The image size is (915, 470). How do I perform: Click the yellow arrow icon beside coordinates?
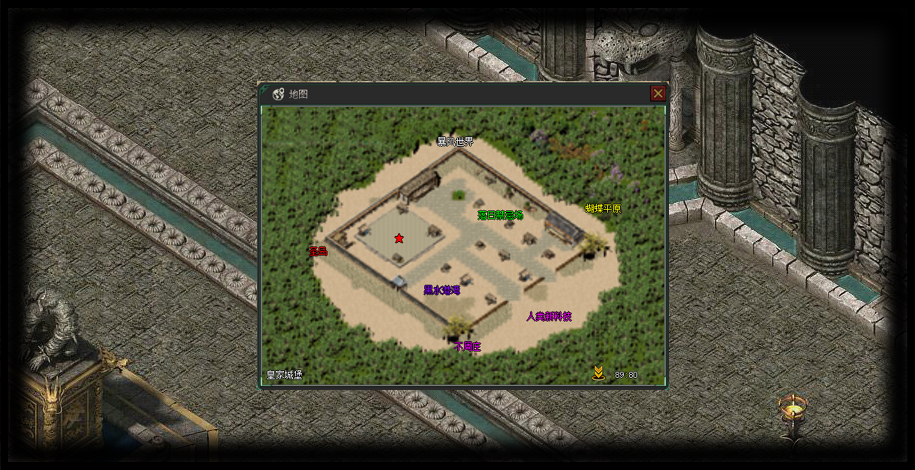pos(598,374)
